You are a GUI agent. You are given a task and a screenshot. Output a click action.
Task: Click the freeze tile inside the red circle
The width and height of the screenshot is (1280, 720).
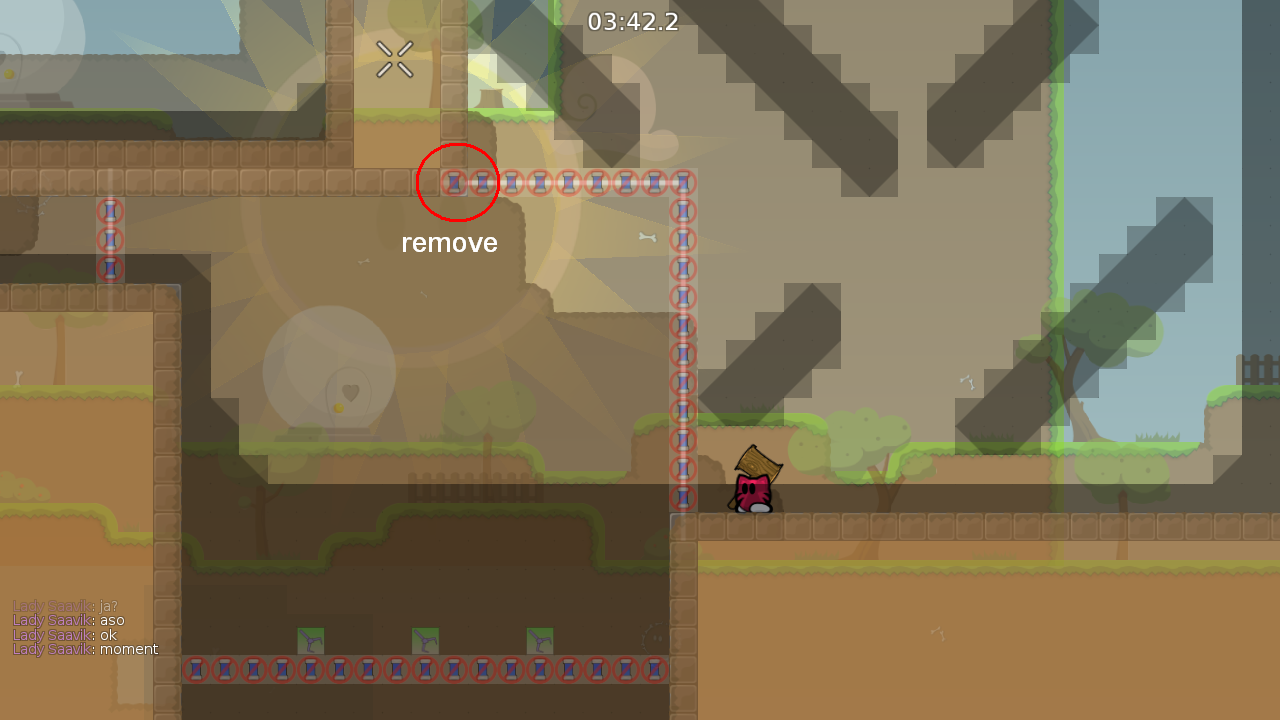(457, 182)
